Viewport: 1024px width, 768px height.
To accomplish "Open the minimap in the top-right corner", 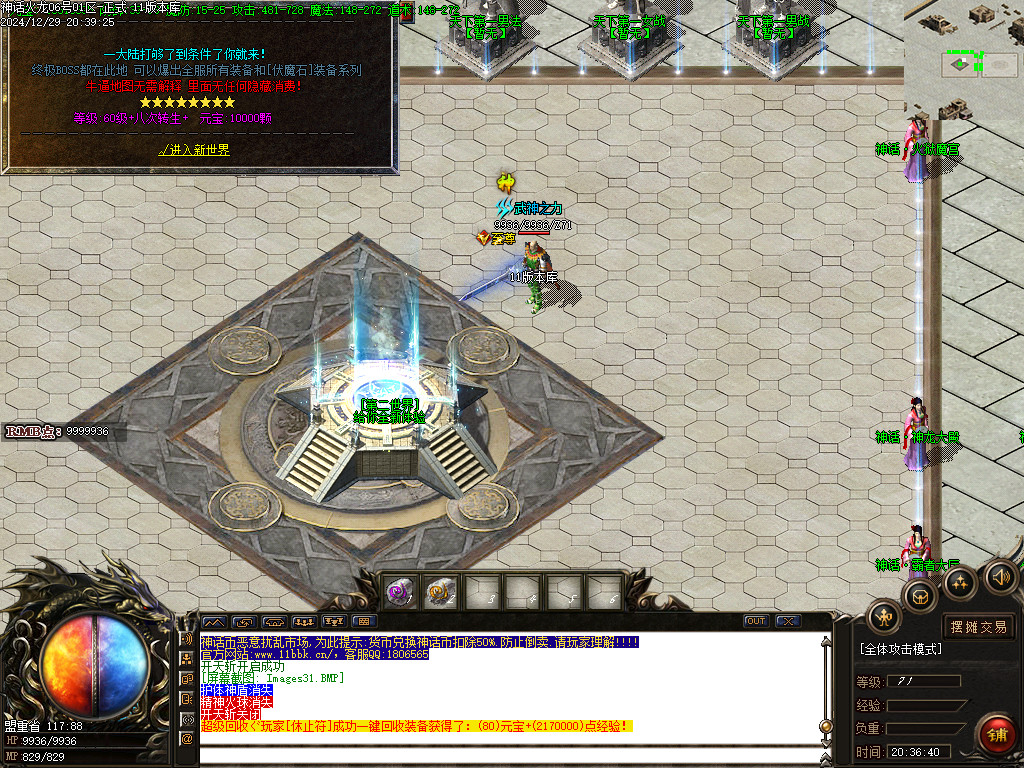I will (964, 60).
